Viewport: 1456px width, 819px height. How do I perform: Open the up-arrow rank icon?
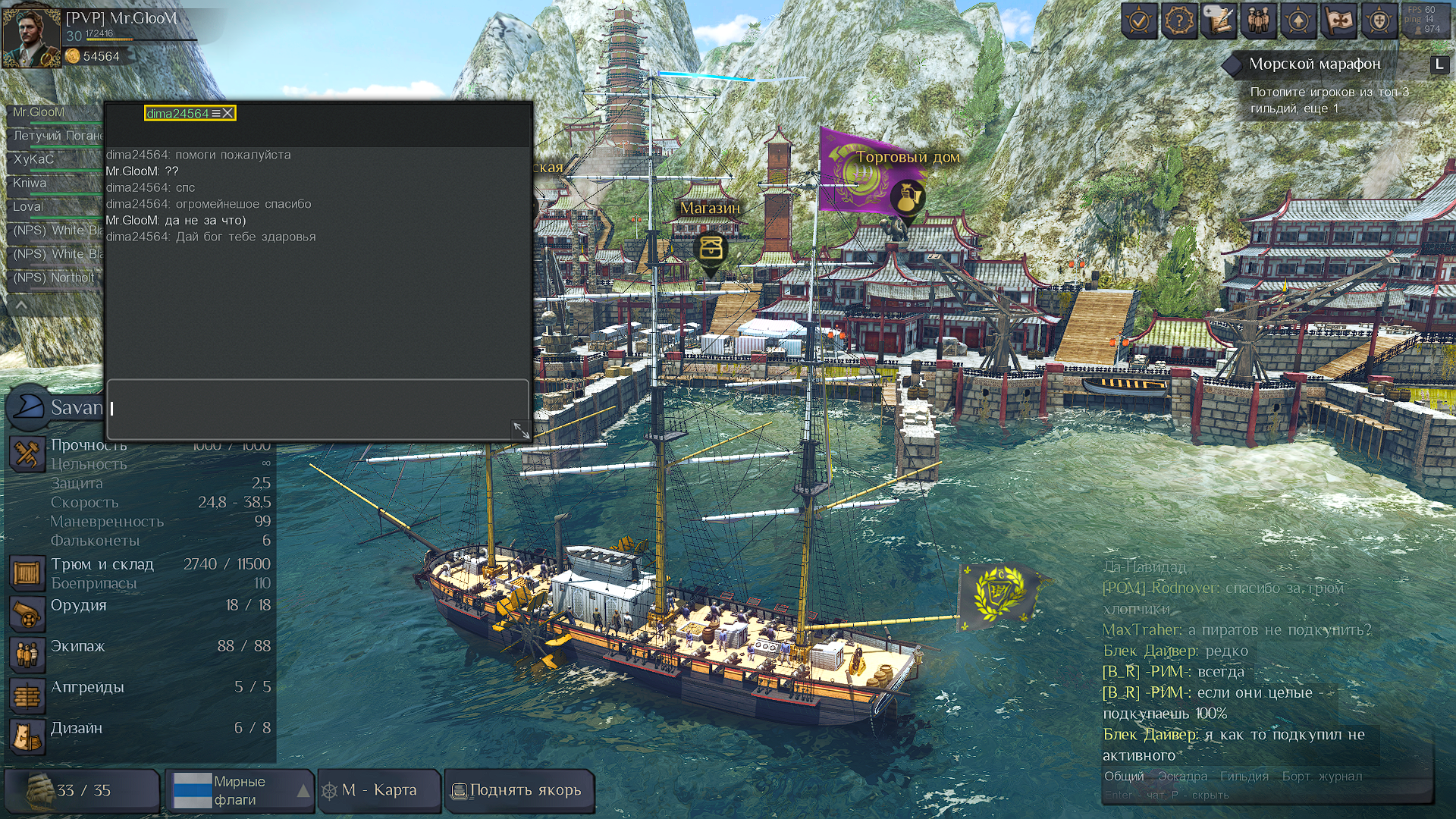point(1298,20)
